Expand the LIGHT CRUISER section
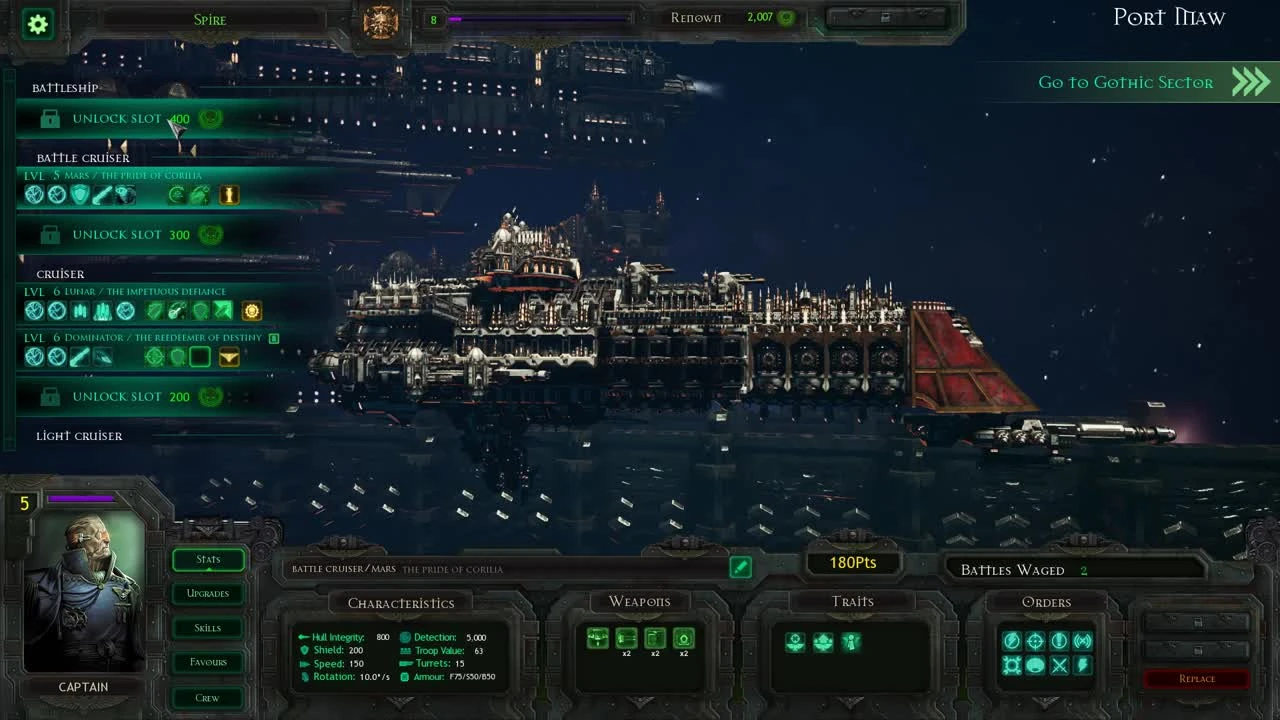Image resolution: width=1280 pixels, height=720 pixels. (x=81, y=435)
